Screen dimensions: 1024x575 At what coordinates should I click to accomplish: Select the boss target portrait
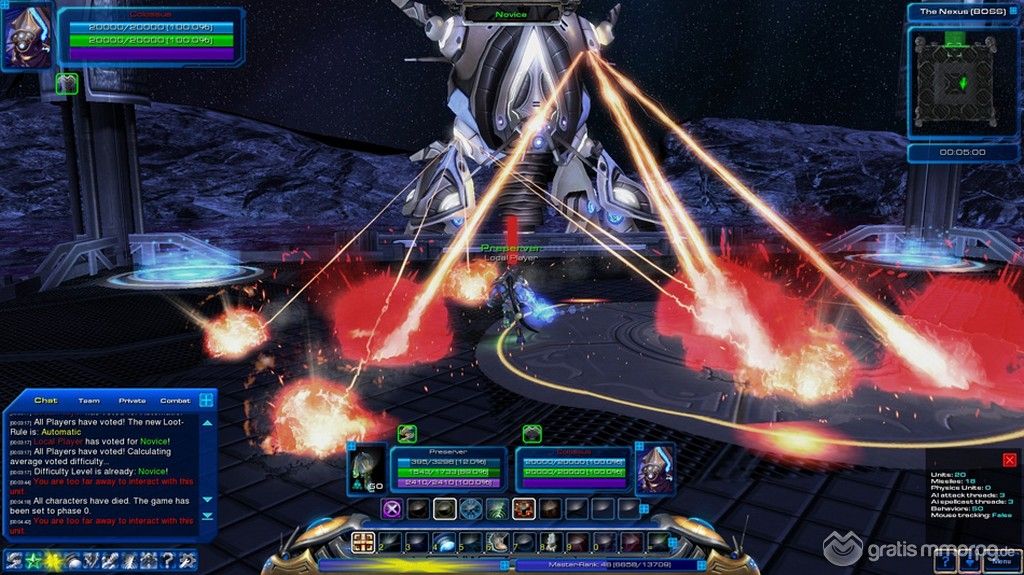[655, 467]
